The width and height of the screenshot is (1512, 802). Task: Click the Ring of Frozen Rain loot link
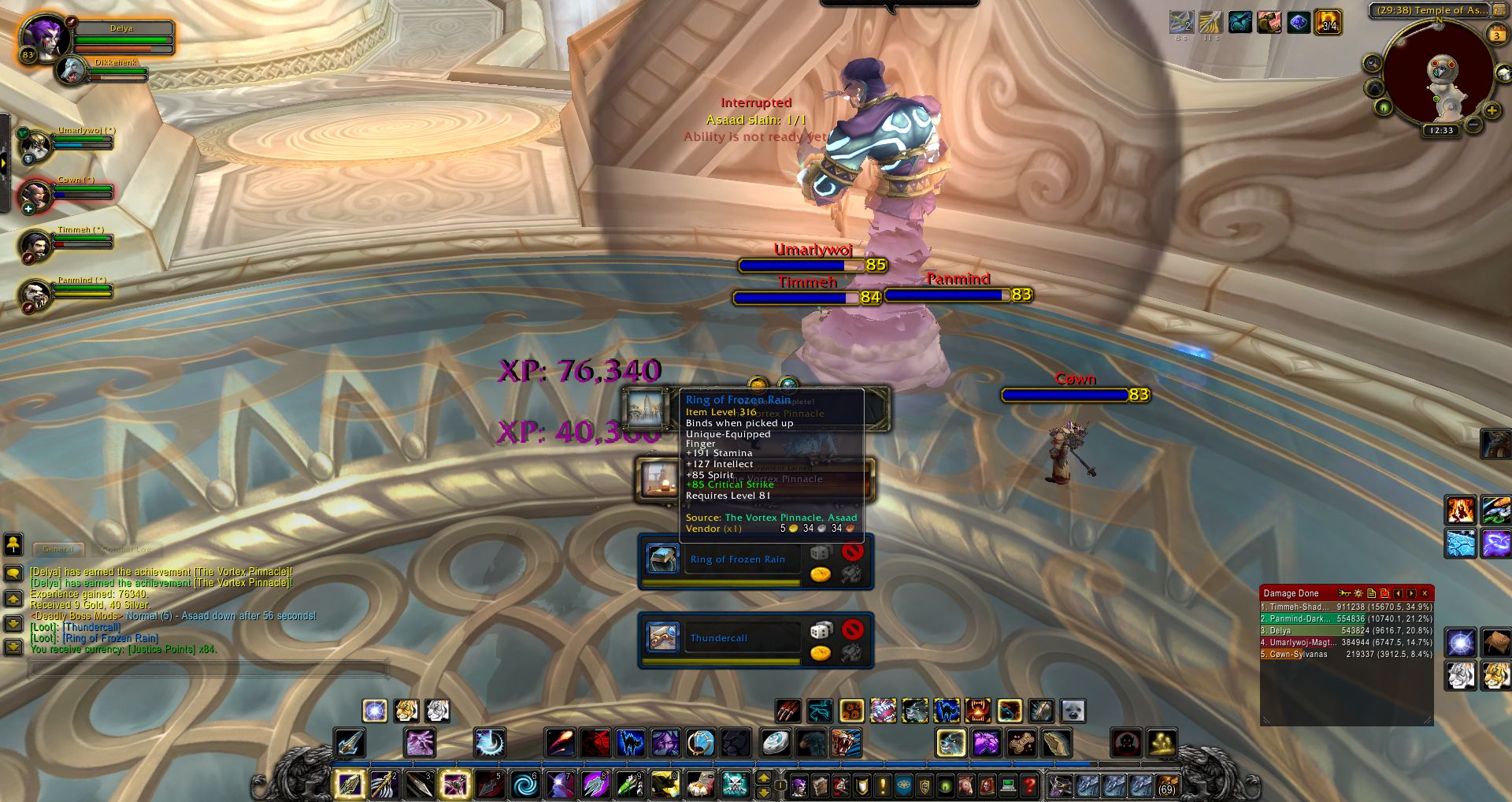point(110,638)
